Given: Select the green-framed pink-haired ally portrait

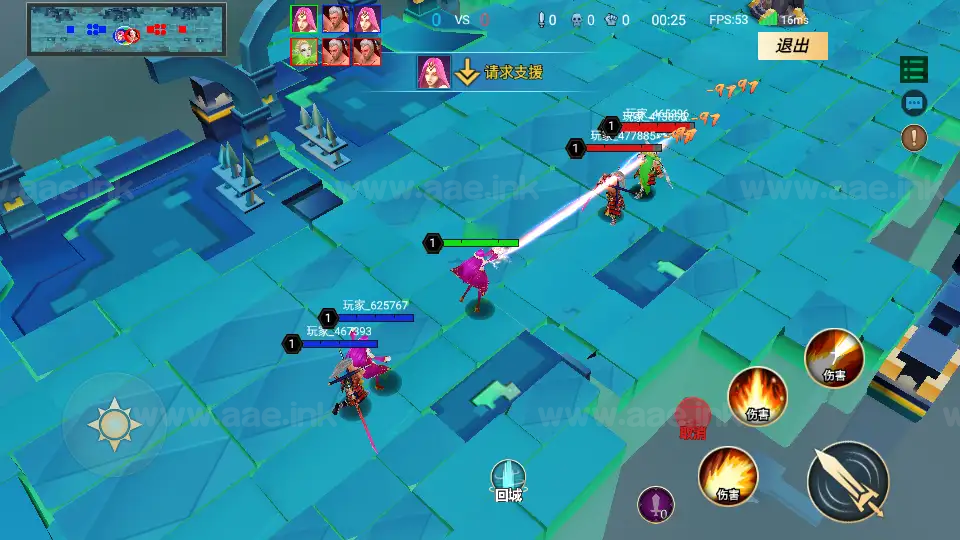Looking at the screenshot, I should coord(305,19).
